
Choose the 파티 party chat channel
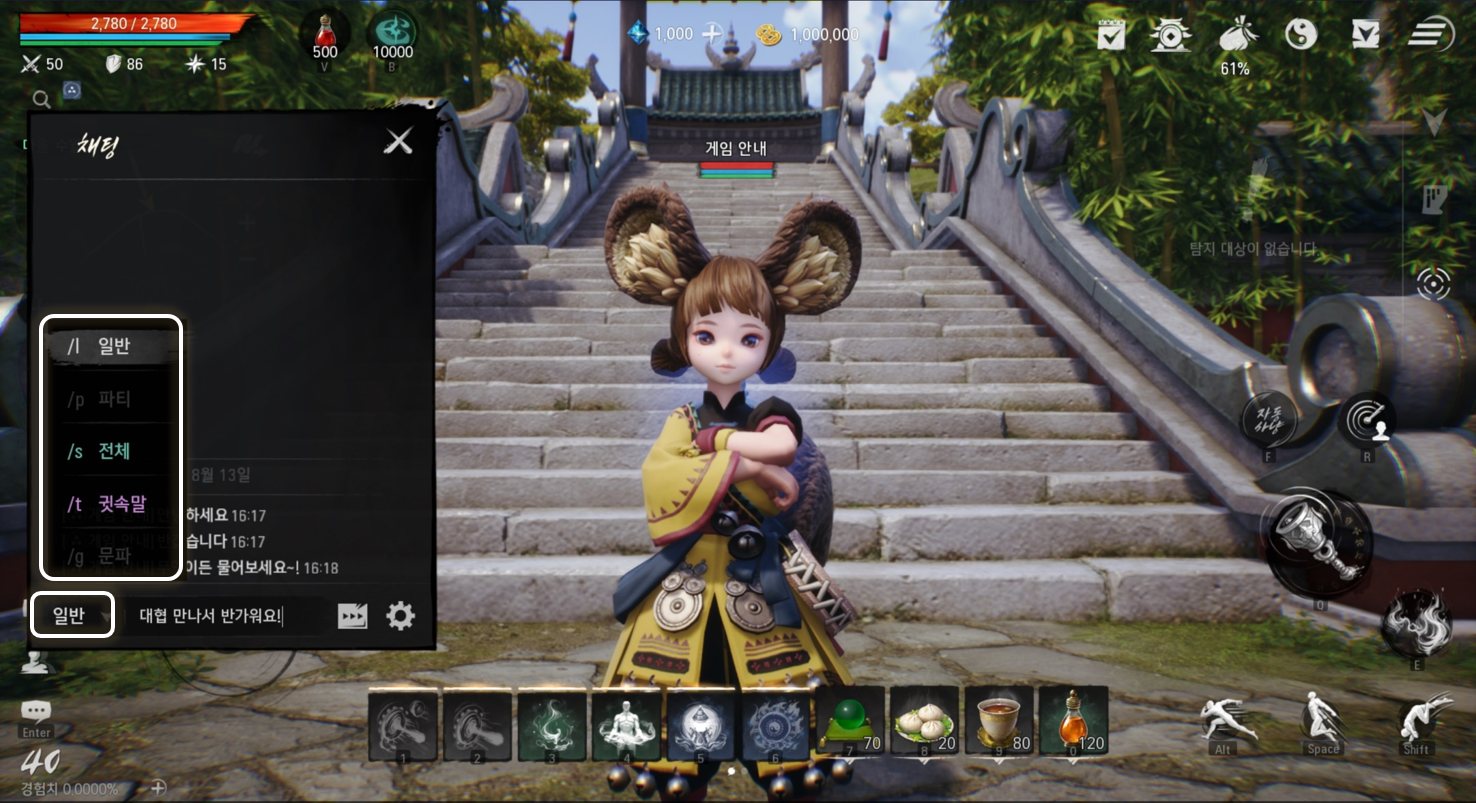pyautogui.click(x=111, y=400)
